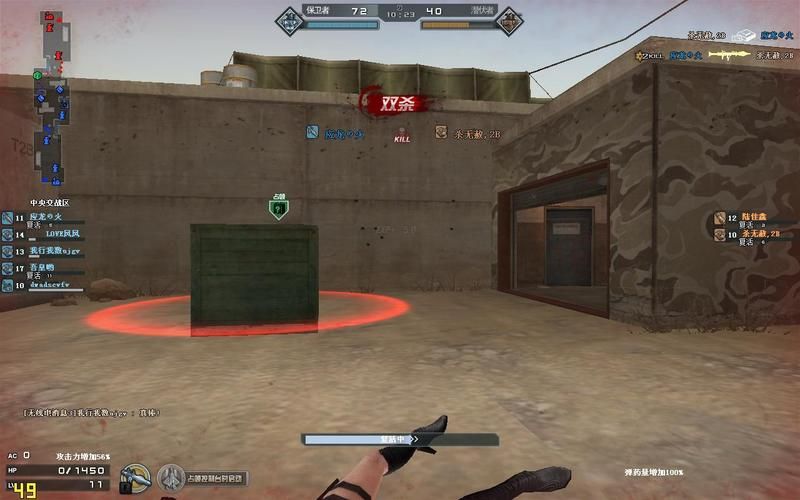Image resolution: width=800 pixels, height=500 pixels.
Task: Select the level 11 teammate row
Action: point(42,217)
